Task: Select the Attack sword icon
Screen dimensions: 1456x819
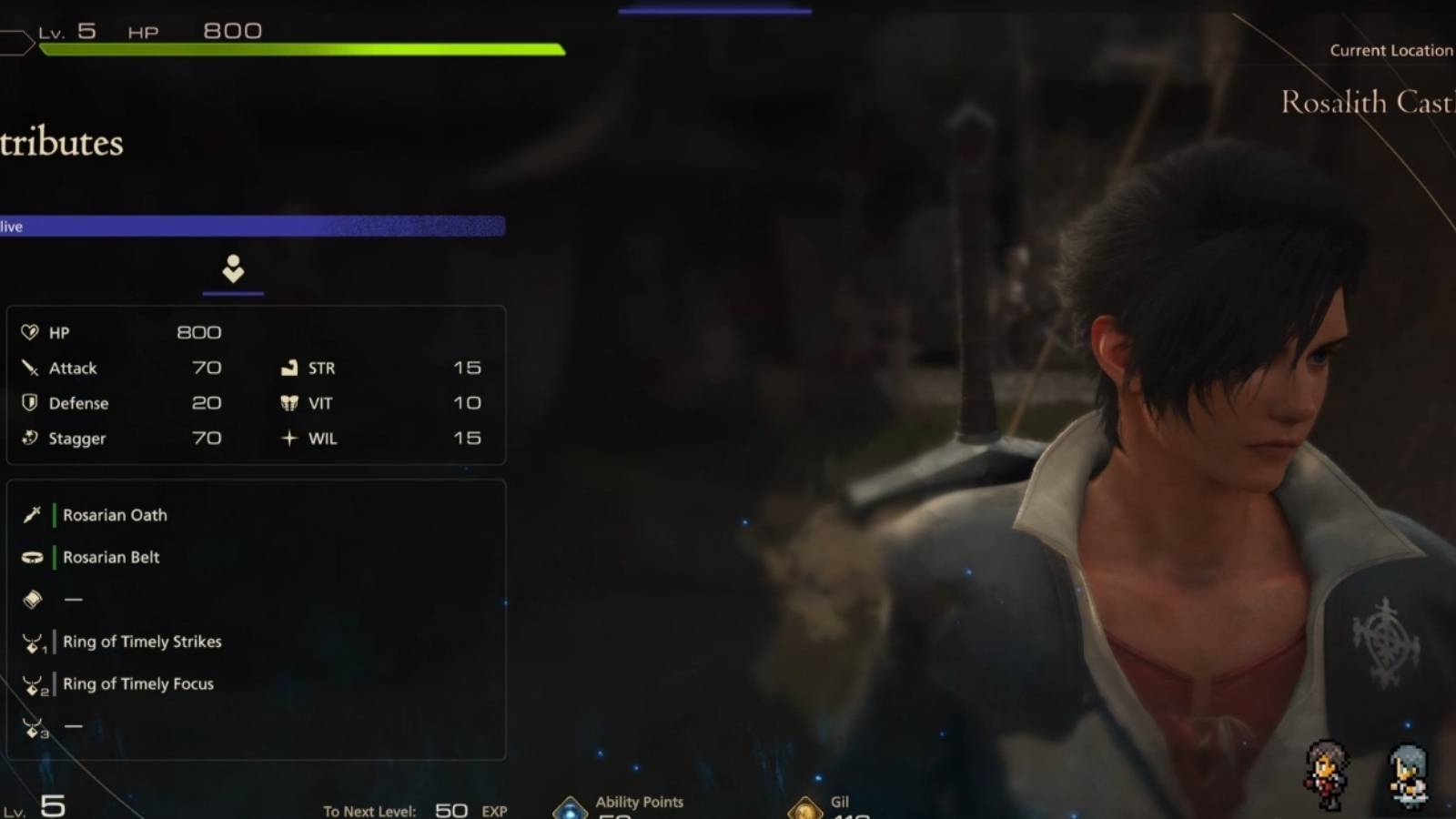Action: coord(29,367)
